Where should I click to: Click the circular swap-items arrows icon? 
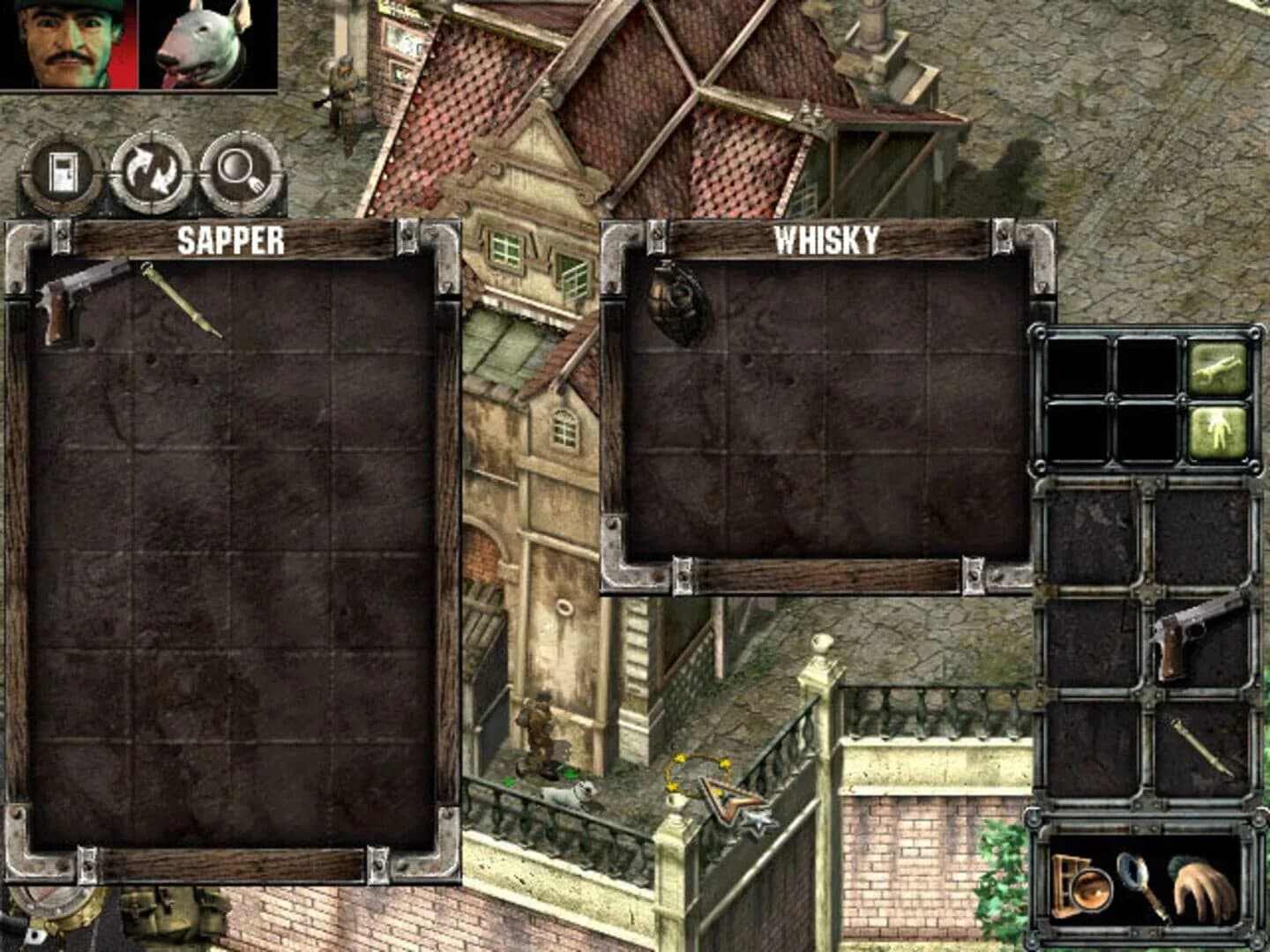click(x=152, y=172)
